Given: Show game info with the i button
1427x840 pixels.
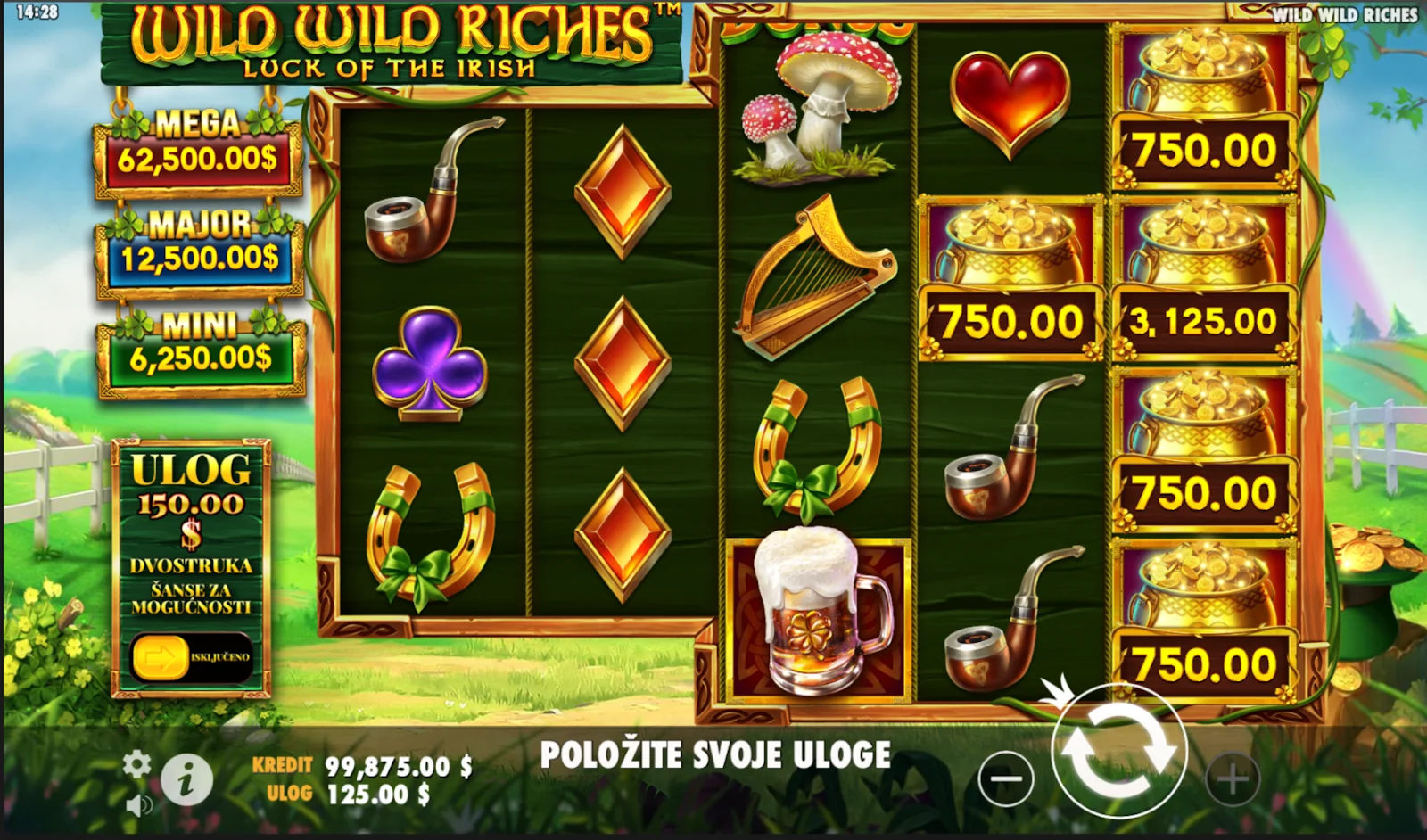Looking at the screenshot, I should pos(186,780).
